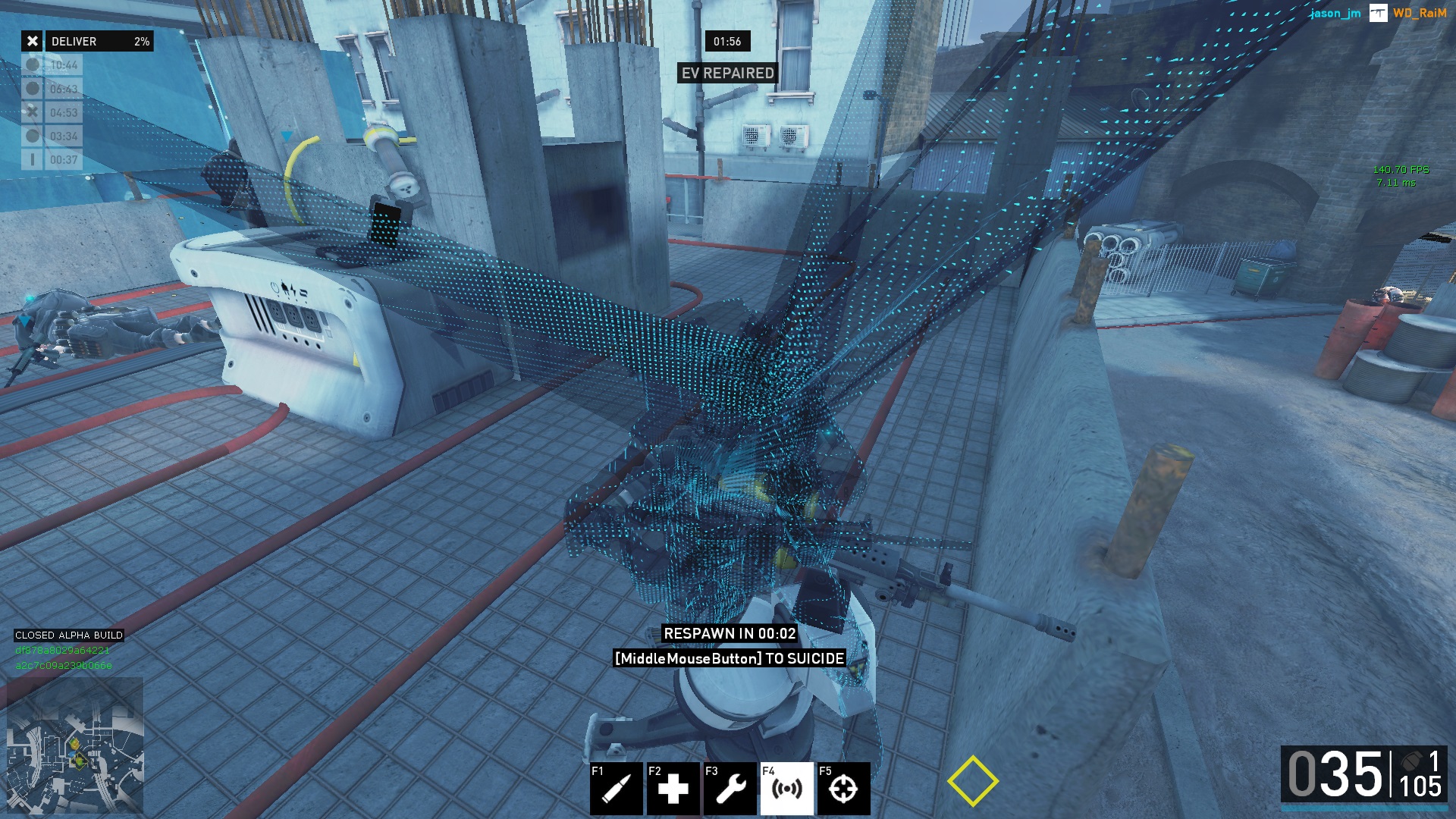Select the objective row timed 00:37

[52, 160]
